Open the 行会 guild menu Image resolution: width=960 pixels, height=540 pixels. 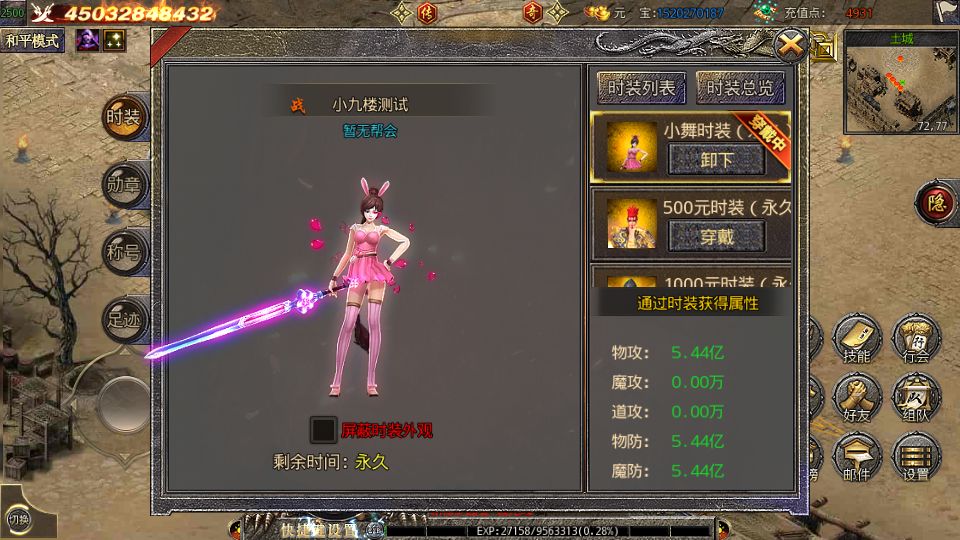click(x=915, y=338)
